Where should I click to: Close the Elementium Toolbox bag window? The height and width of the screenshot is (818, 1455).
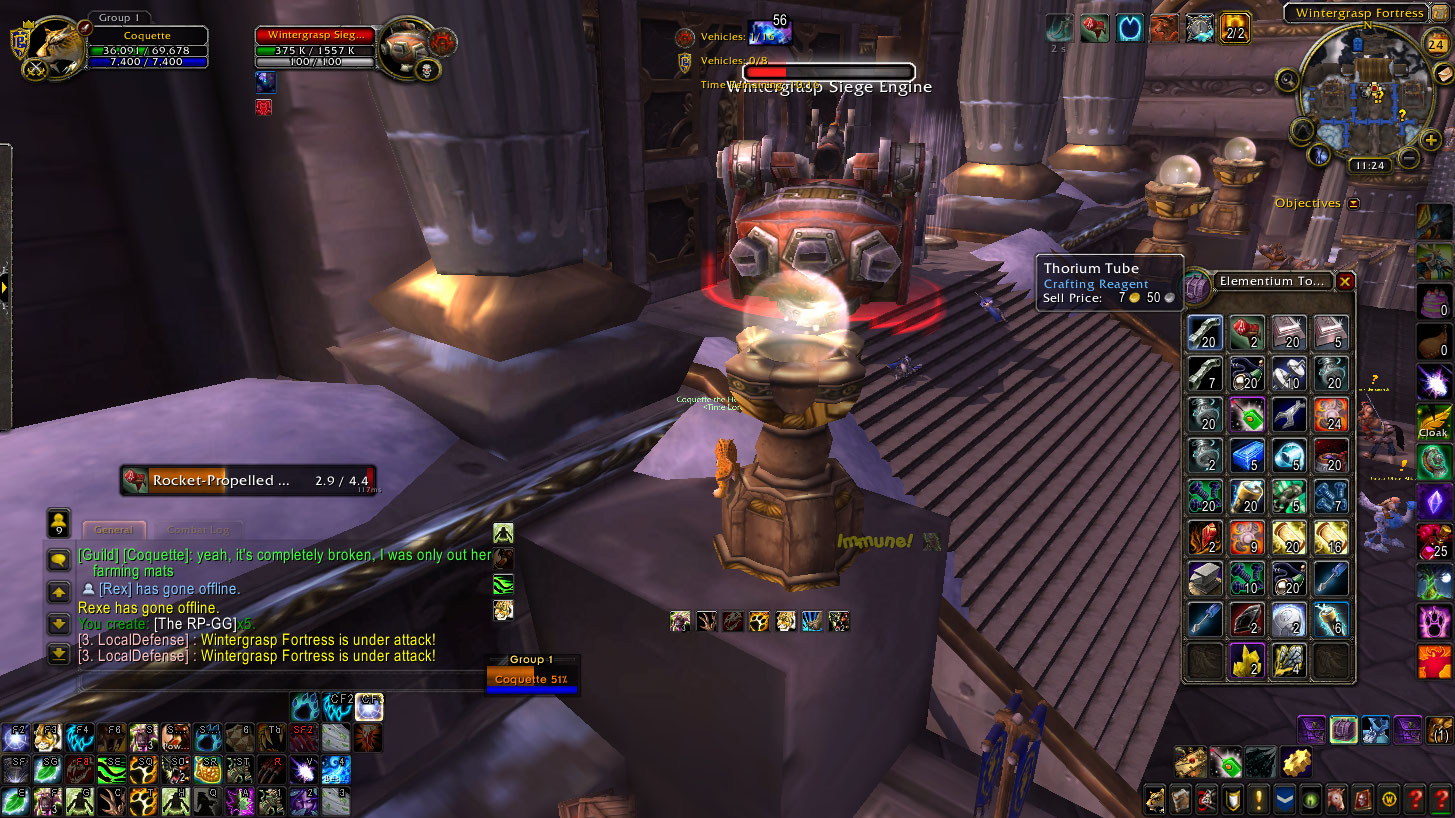(x=1345, y=282)
